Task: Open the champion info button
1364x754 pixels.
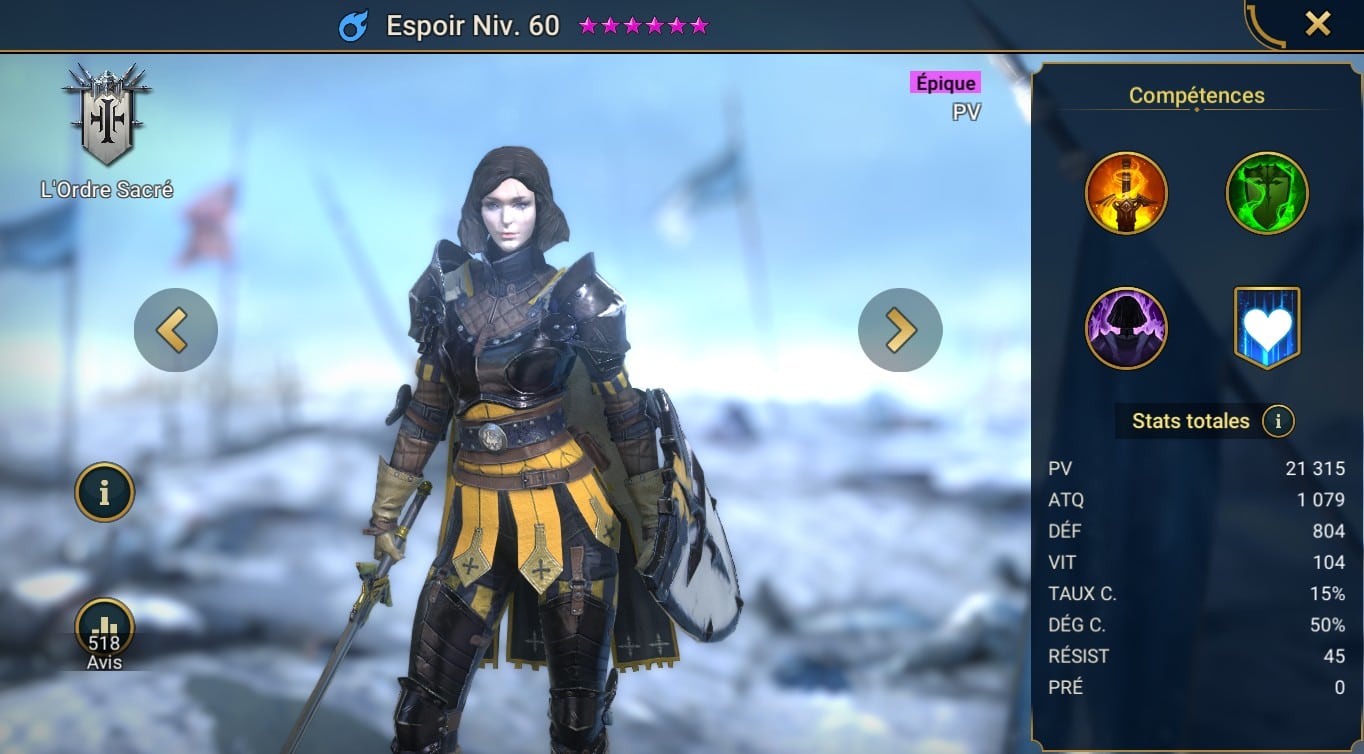Action: click(104, 492)
